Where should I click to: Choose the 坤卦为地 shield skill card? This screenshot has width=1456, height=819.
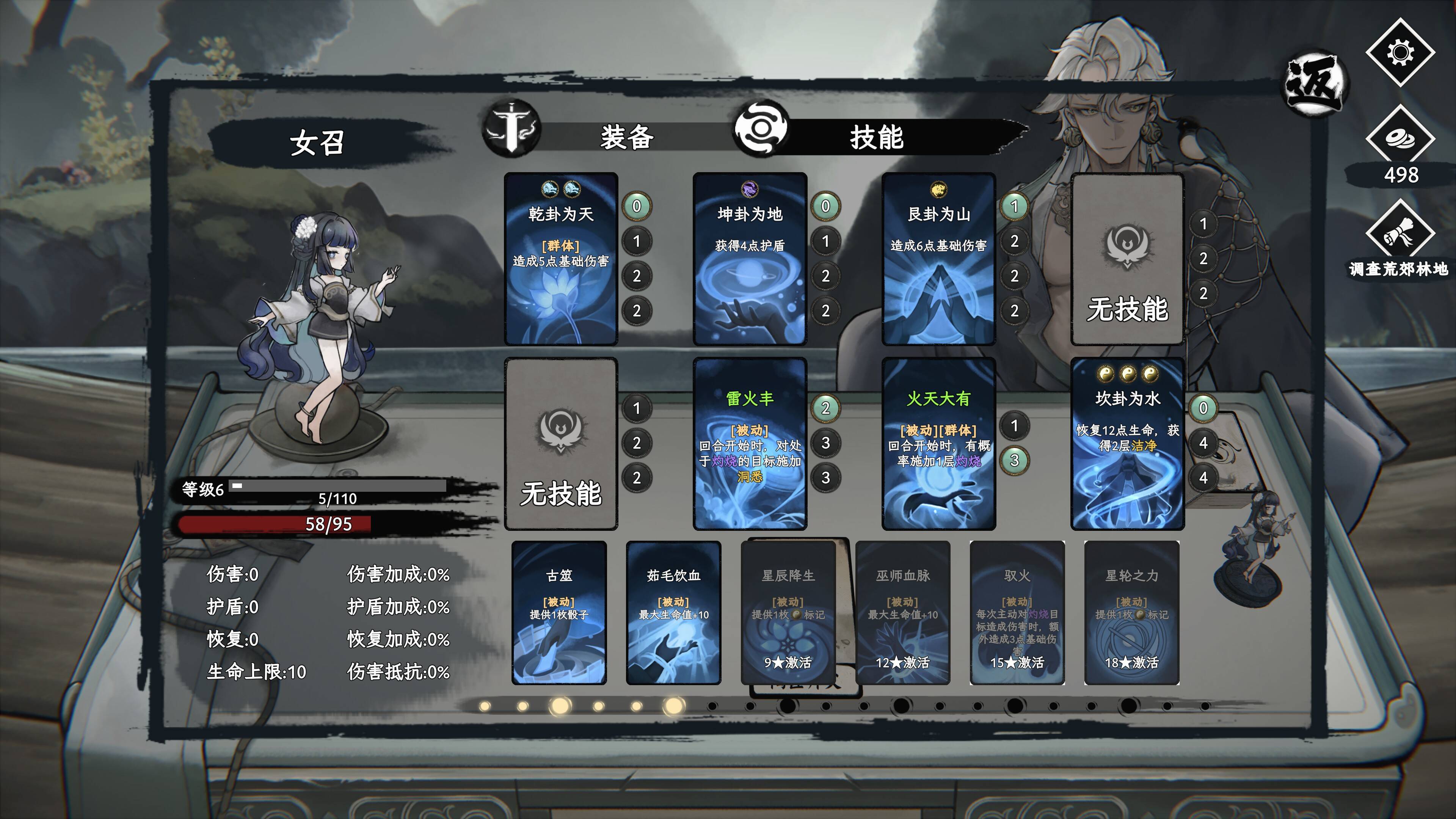750,259
